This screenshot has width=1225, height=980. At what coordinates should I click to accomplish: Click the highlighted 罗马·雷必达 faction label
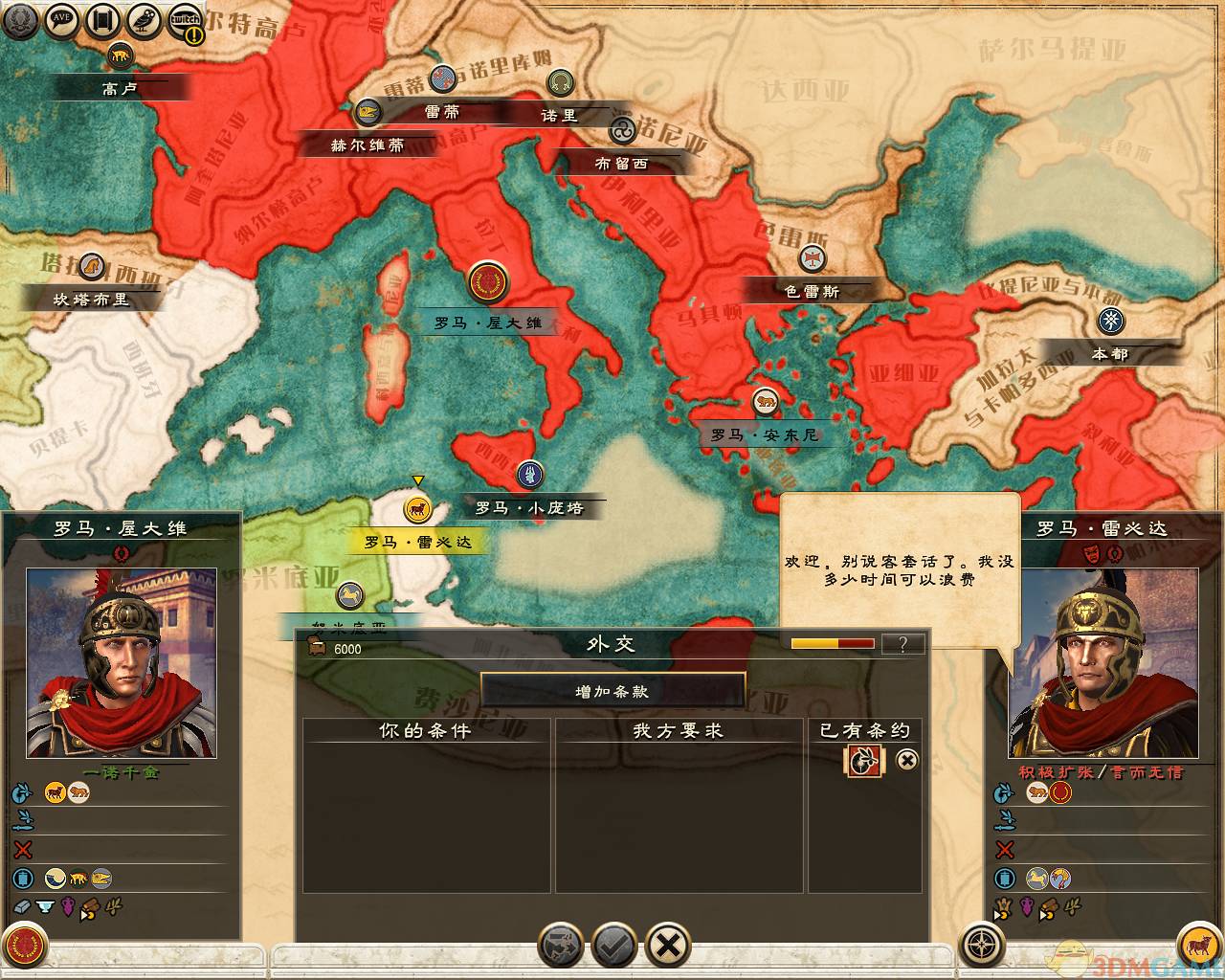click(418, 542)
